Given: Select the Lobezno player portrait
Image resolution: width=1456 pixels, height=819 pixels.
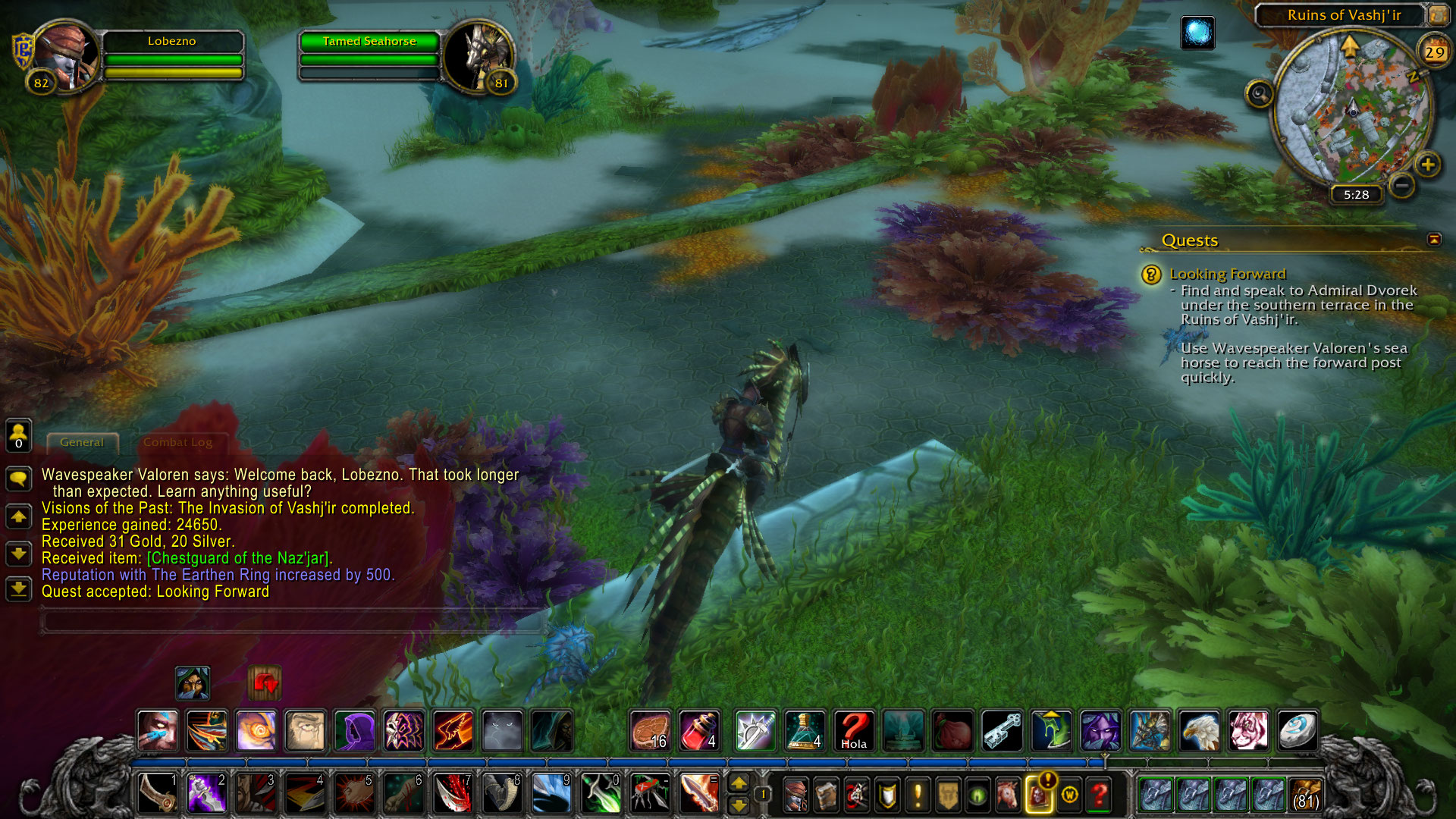Looking at the screenshot, I should point(67,56).
